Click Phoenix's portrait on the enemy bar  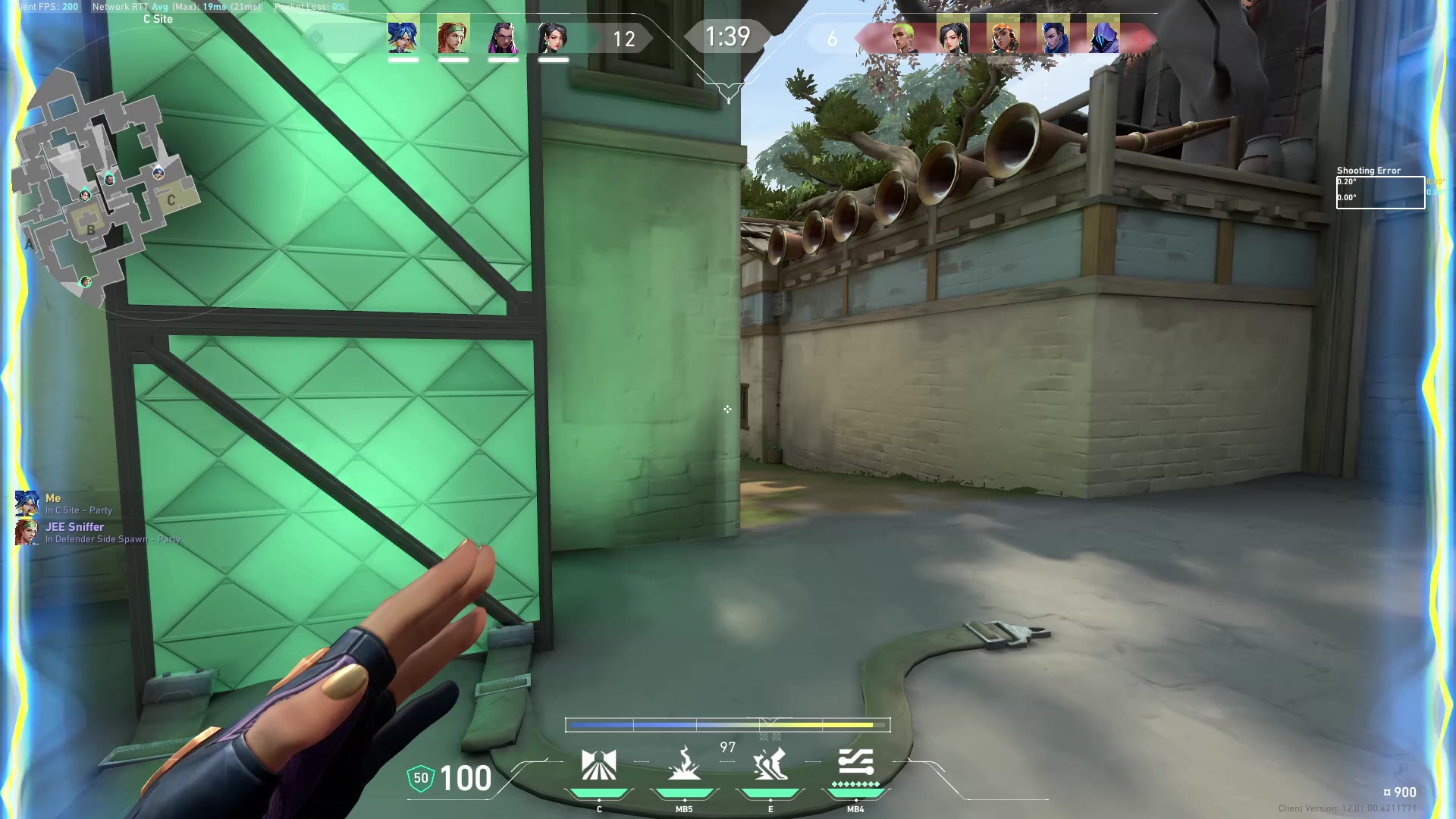click(x=902, y=38)
